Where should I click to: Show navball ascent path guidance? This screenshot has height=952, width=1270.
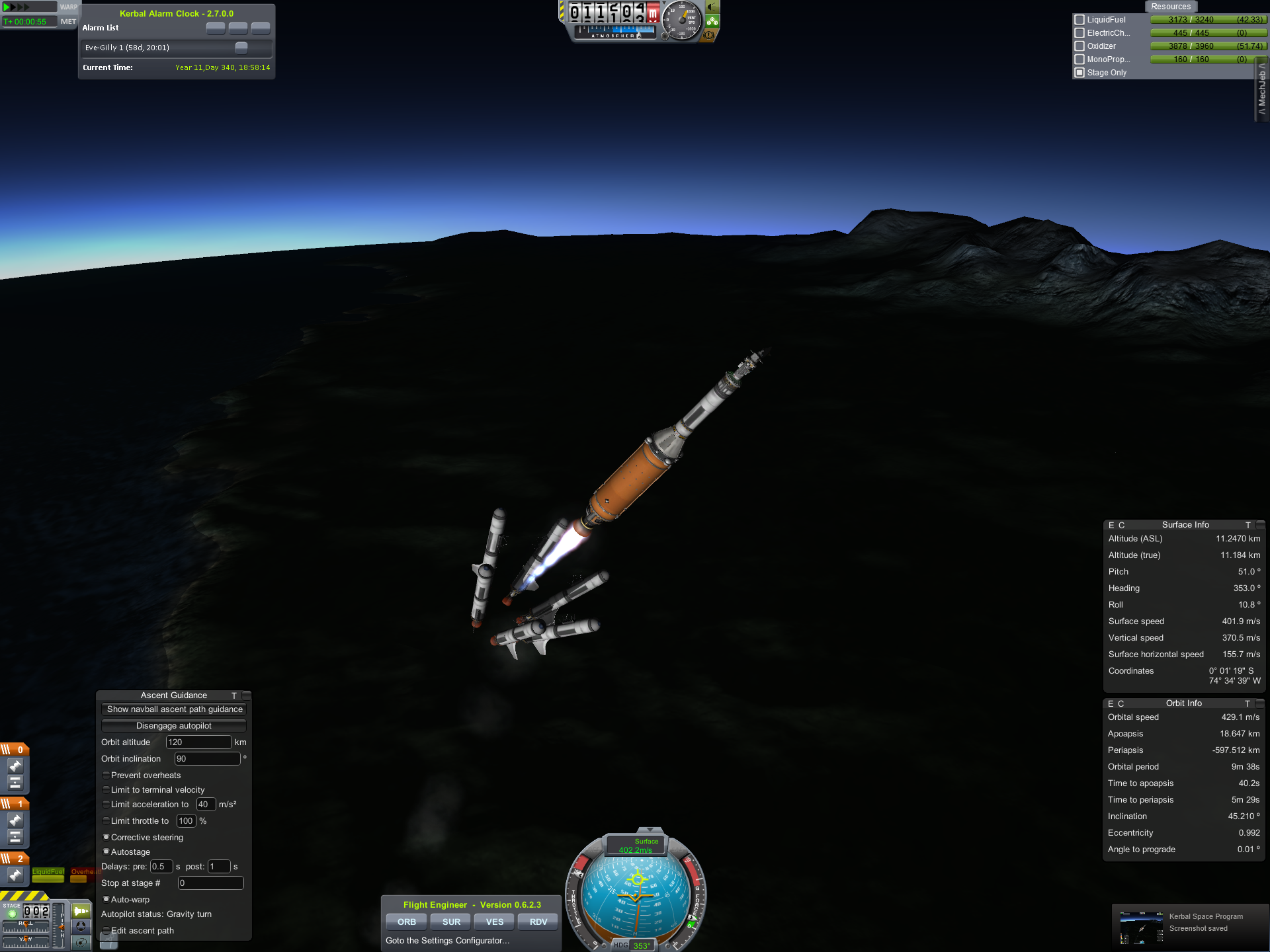[174, 709]
